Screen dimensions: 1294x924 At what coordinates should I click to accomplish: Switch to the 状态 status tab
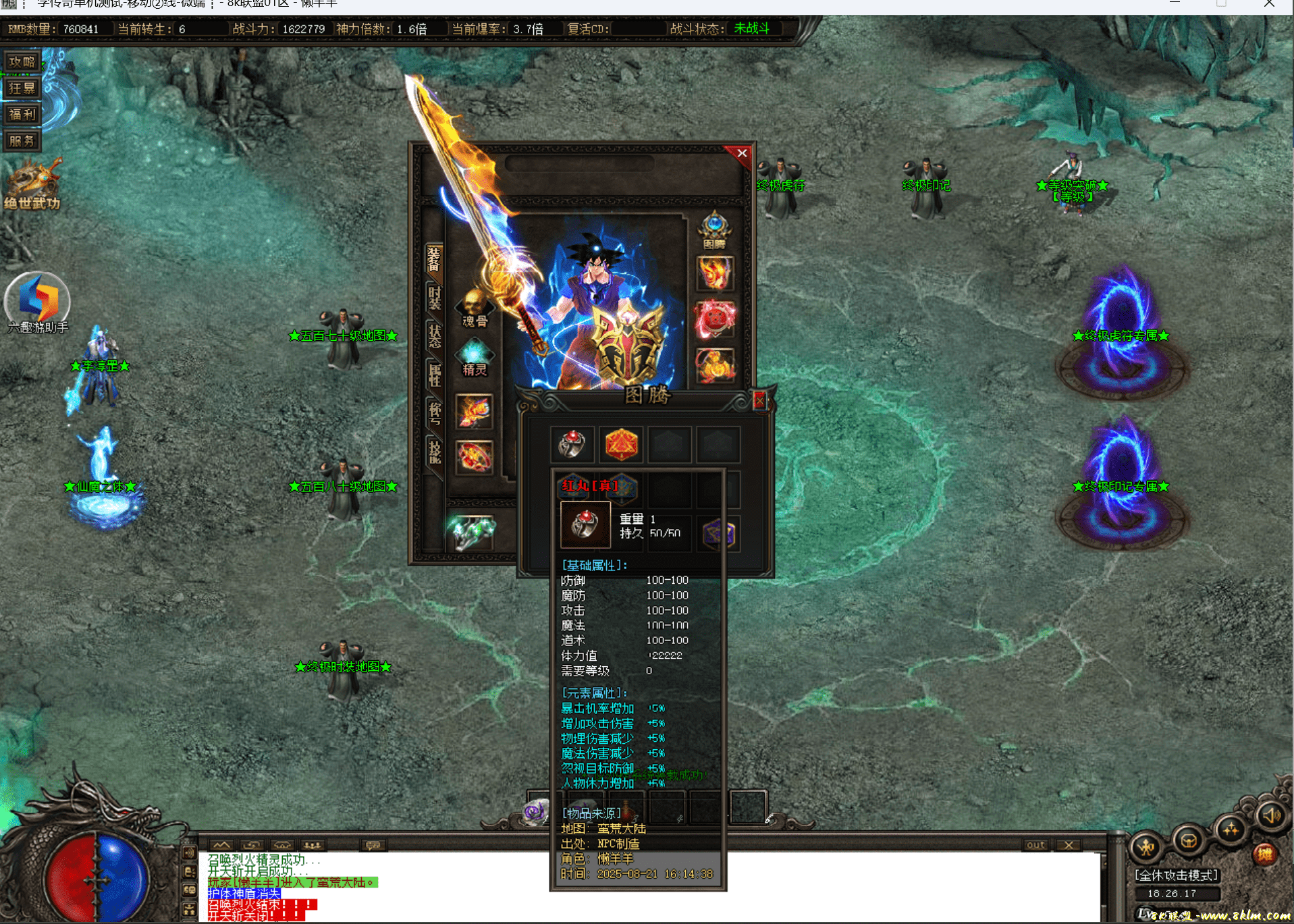point(434,335)
